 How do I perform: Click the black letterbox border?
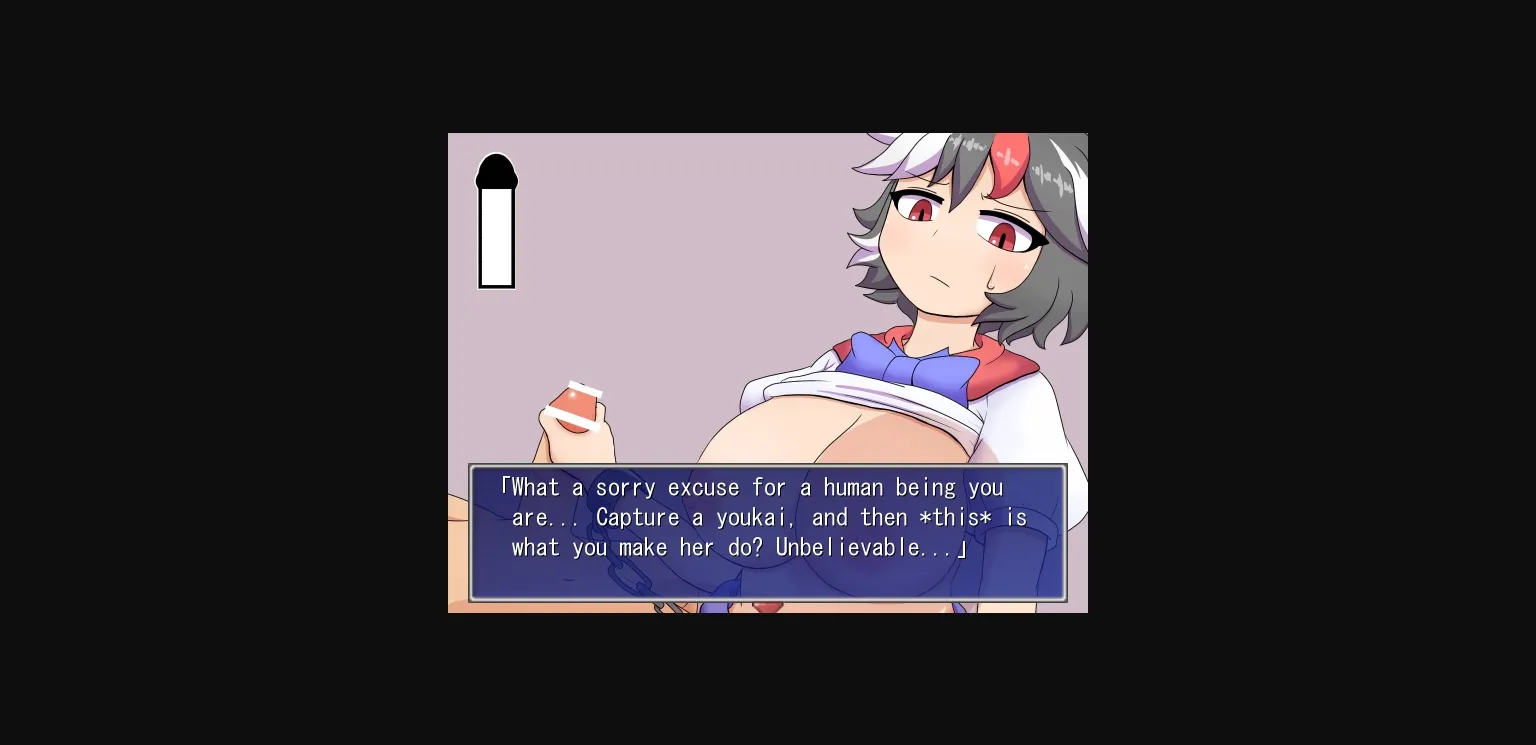click(x=200, y=372)
